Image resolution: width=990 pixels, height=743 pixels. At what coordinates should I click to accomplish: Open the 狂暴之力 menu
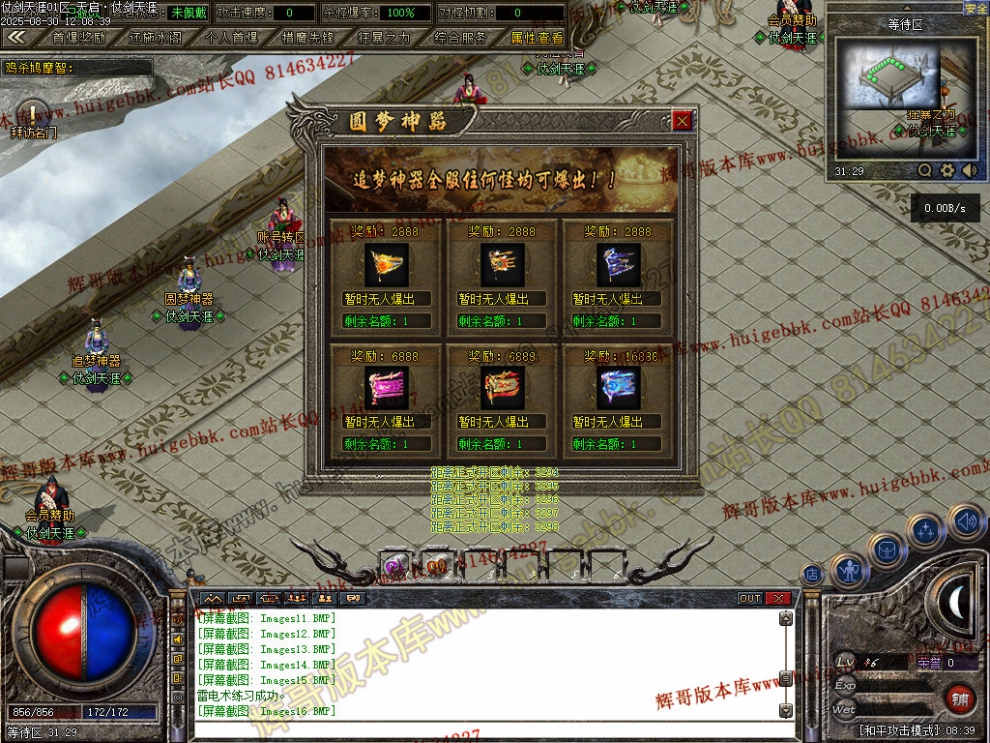[x=383, y=38]
